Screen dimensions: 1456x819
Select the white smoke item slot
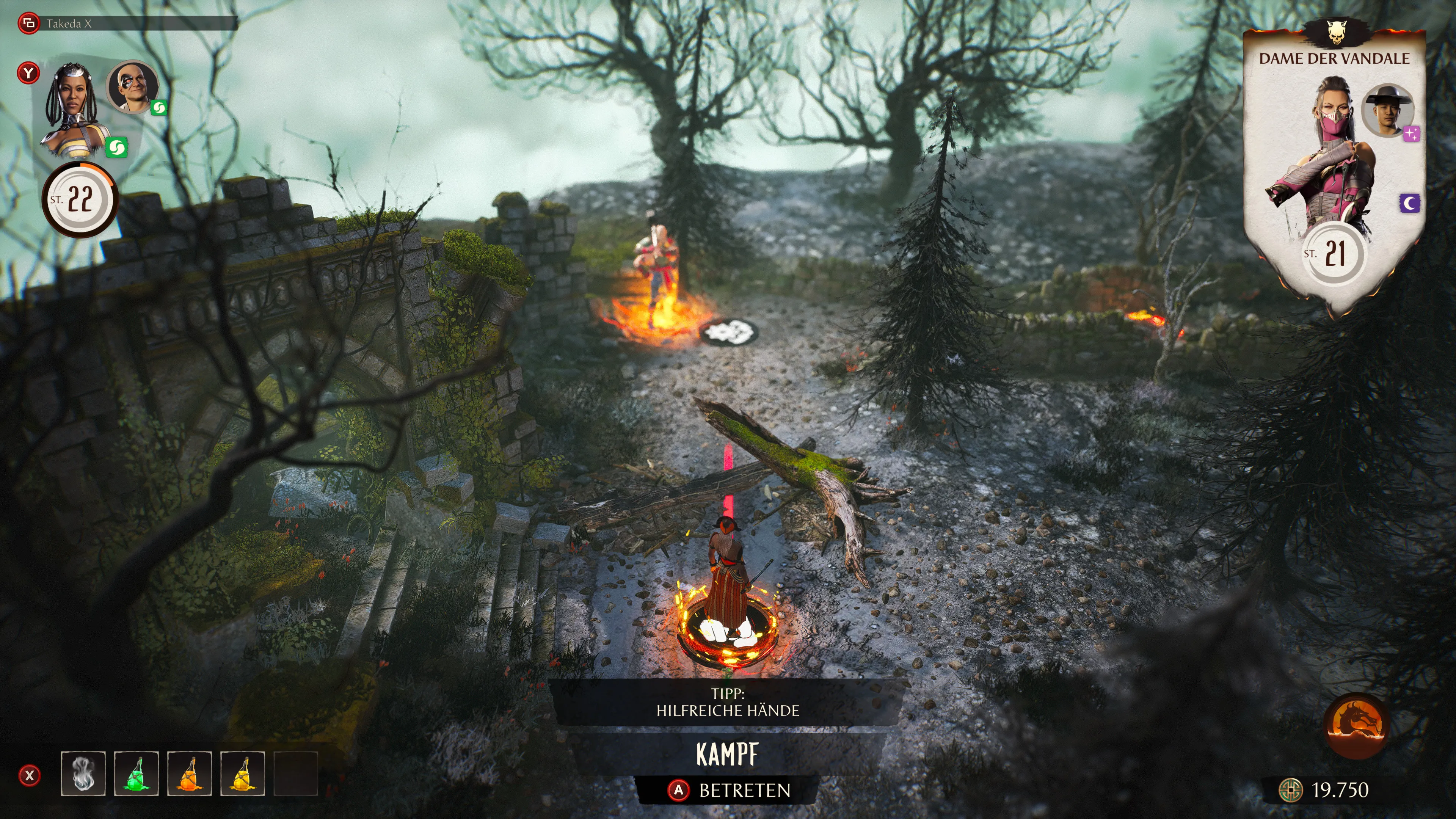(83, 773)
